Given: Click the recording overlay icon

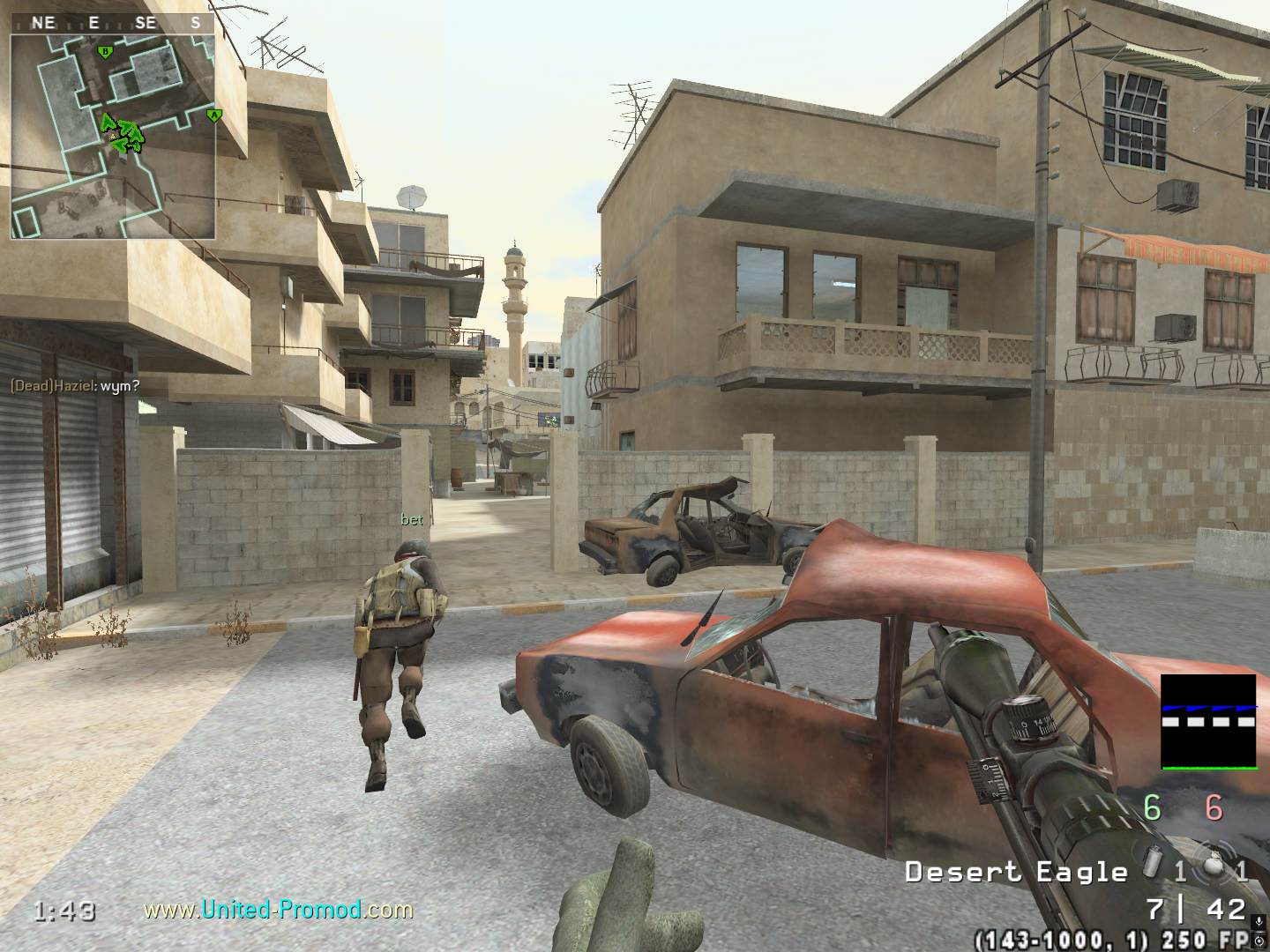Looking at the screenshot, I should point(1259,942).
